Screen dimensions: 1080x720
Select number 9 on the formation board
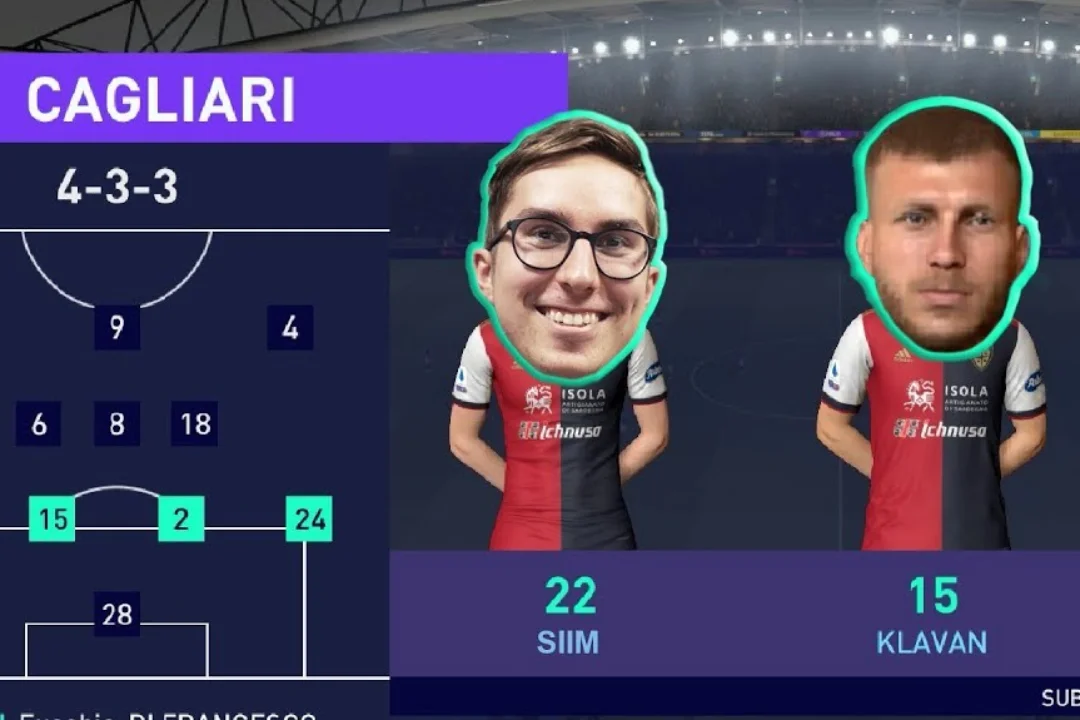[x=117, y=328]
